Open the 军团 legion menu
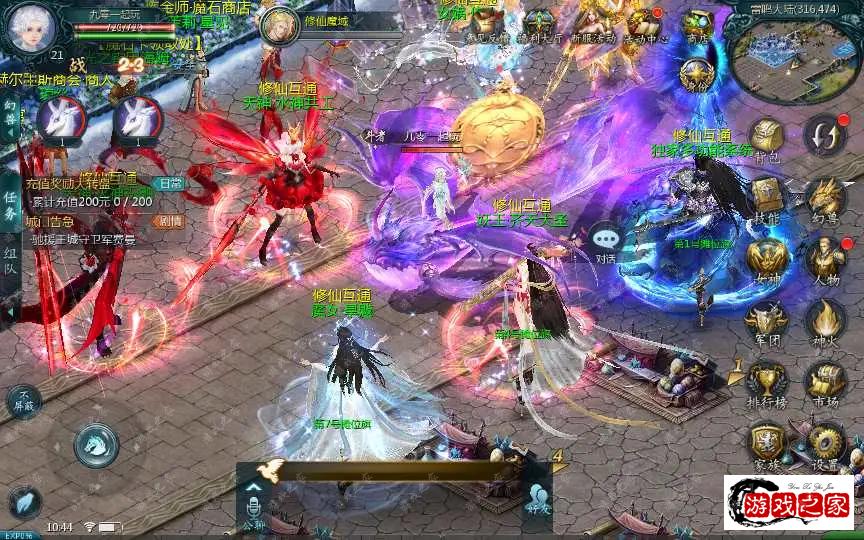The height and width of the screenshot is (540, 864). 766,320
